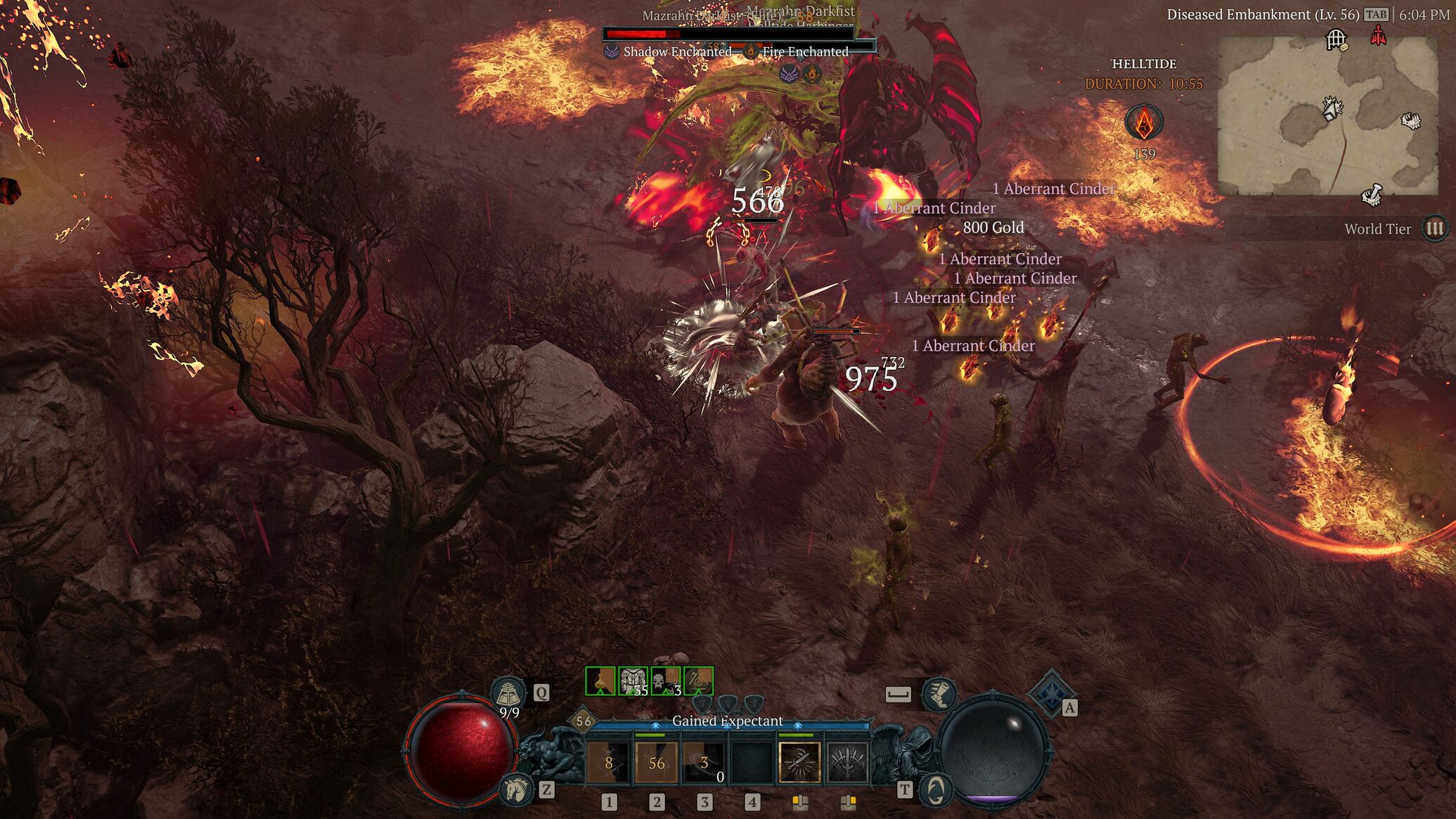Activate the skill slot showing cooldown 3

coord(704,763)
